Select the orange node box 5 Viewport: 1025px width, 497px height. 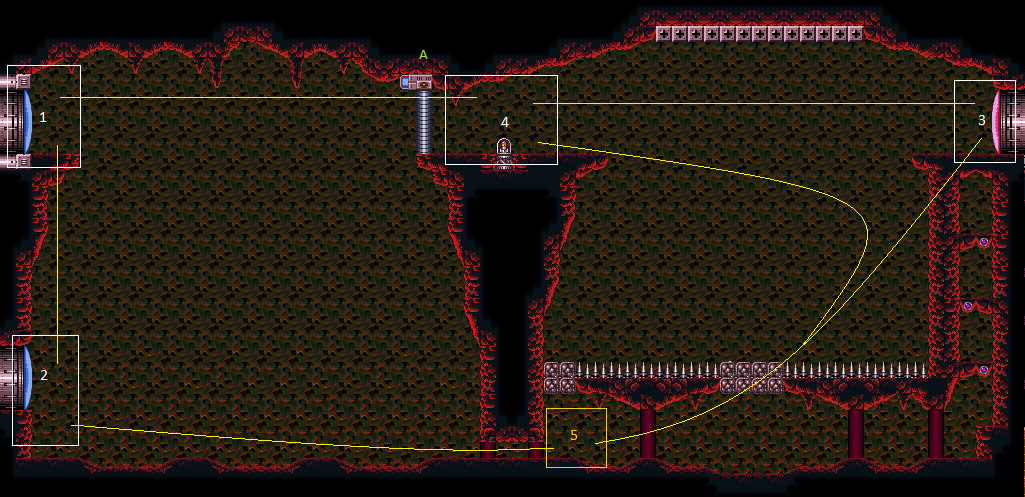click(x=576, y=437)
